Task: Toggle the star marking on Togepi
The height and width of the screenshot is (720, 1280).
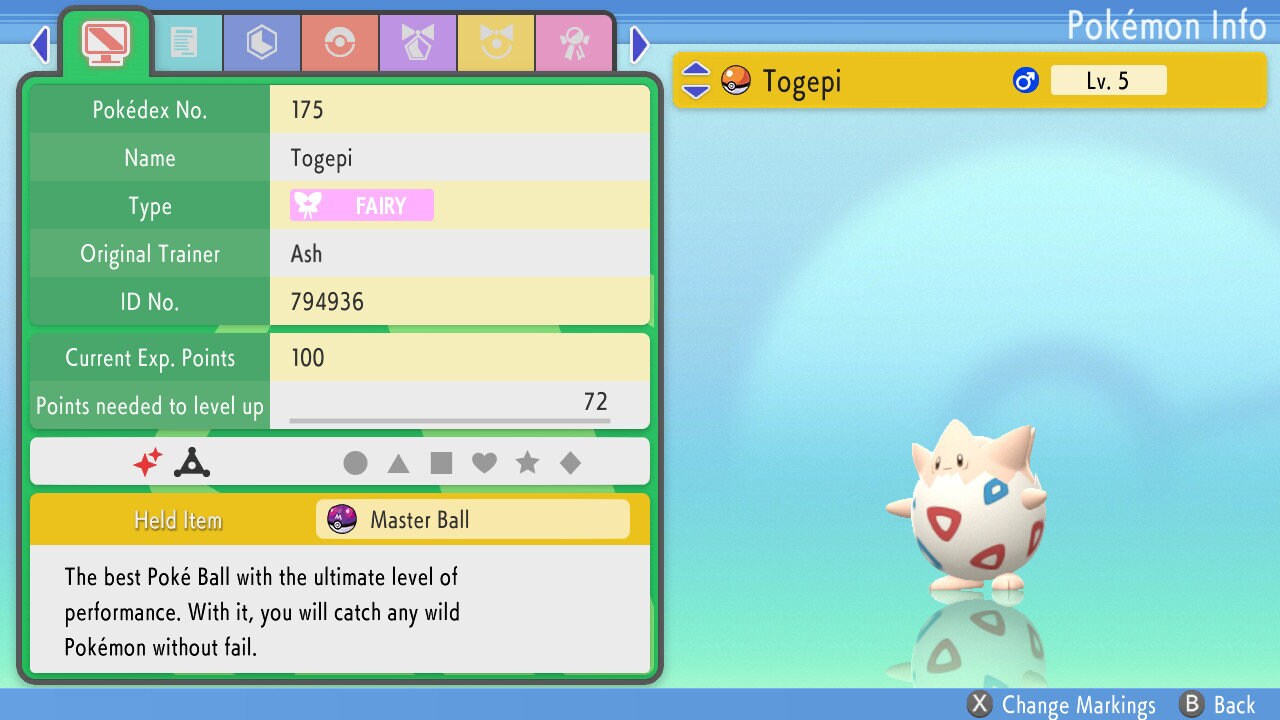Action: click(528, 462)
